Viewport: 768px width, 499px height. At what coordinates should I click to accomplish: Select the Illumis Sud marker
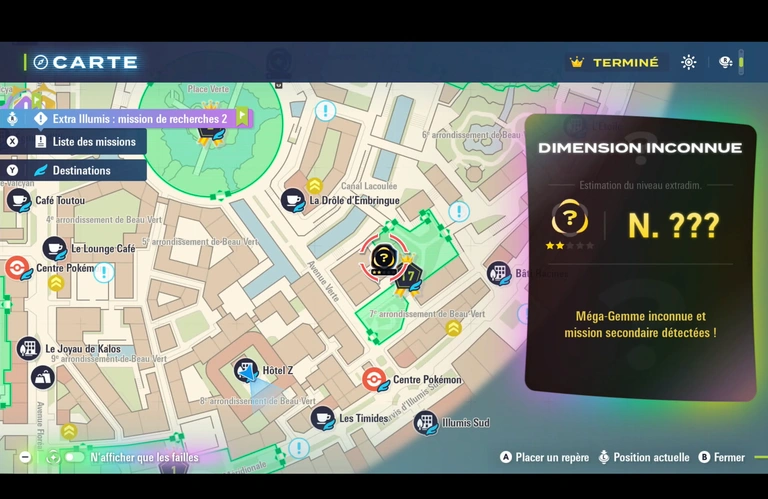point(426,422)
